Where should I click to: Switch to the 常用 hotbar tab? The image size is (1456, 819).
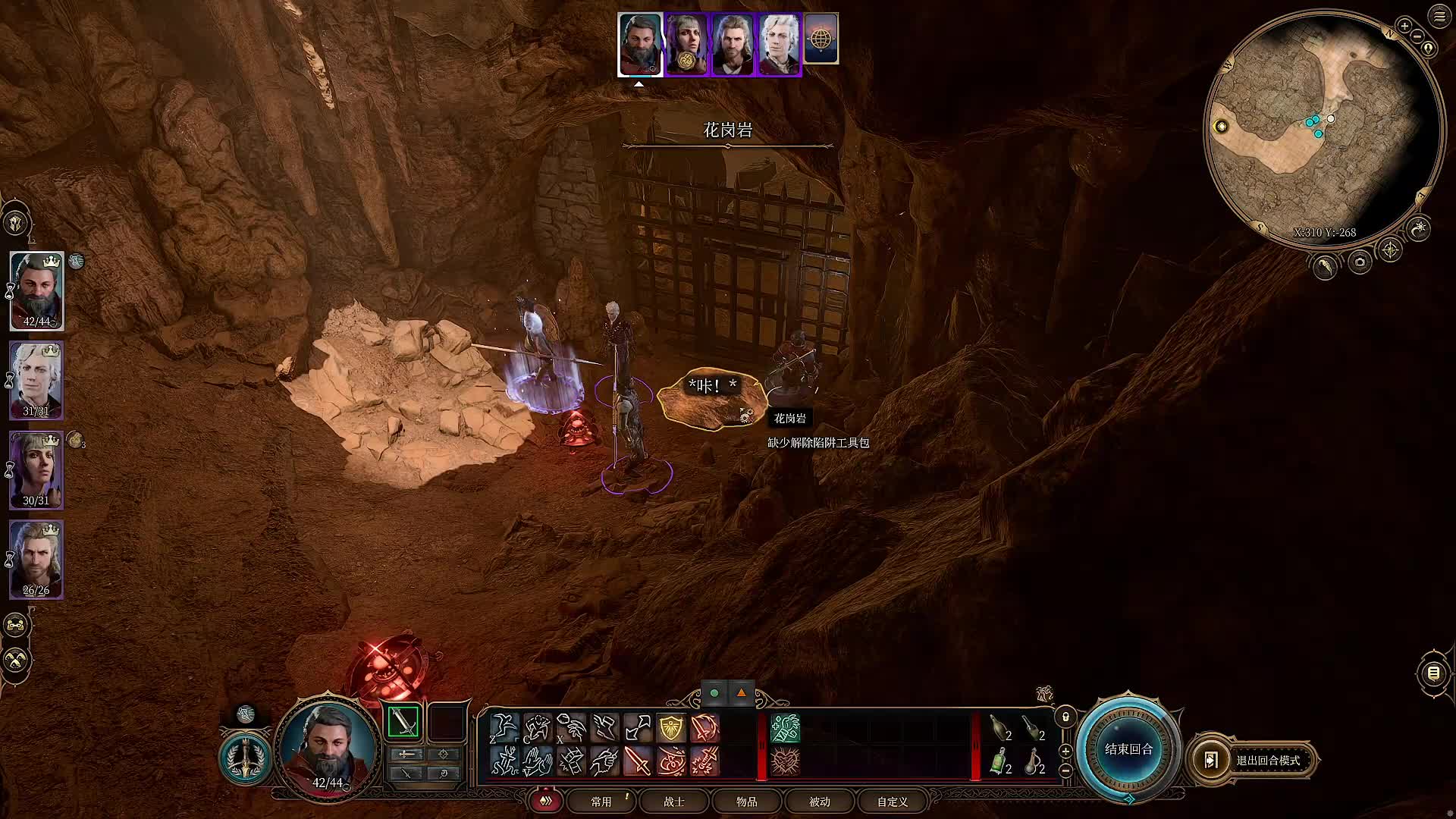pos(601,802)
